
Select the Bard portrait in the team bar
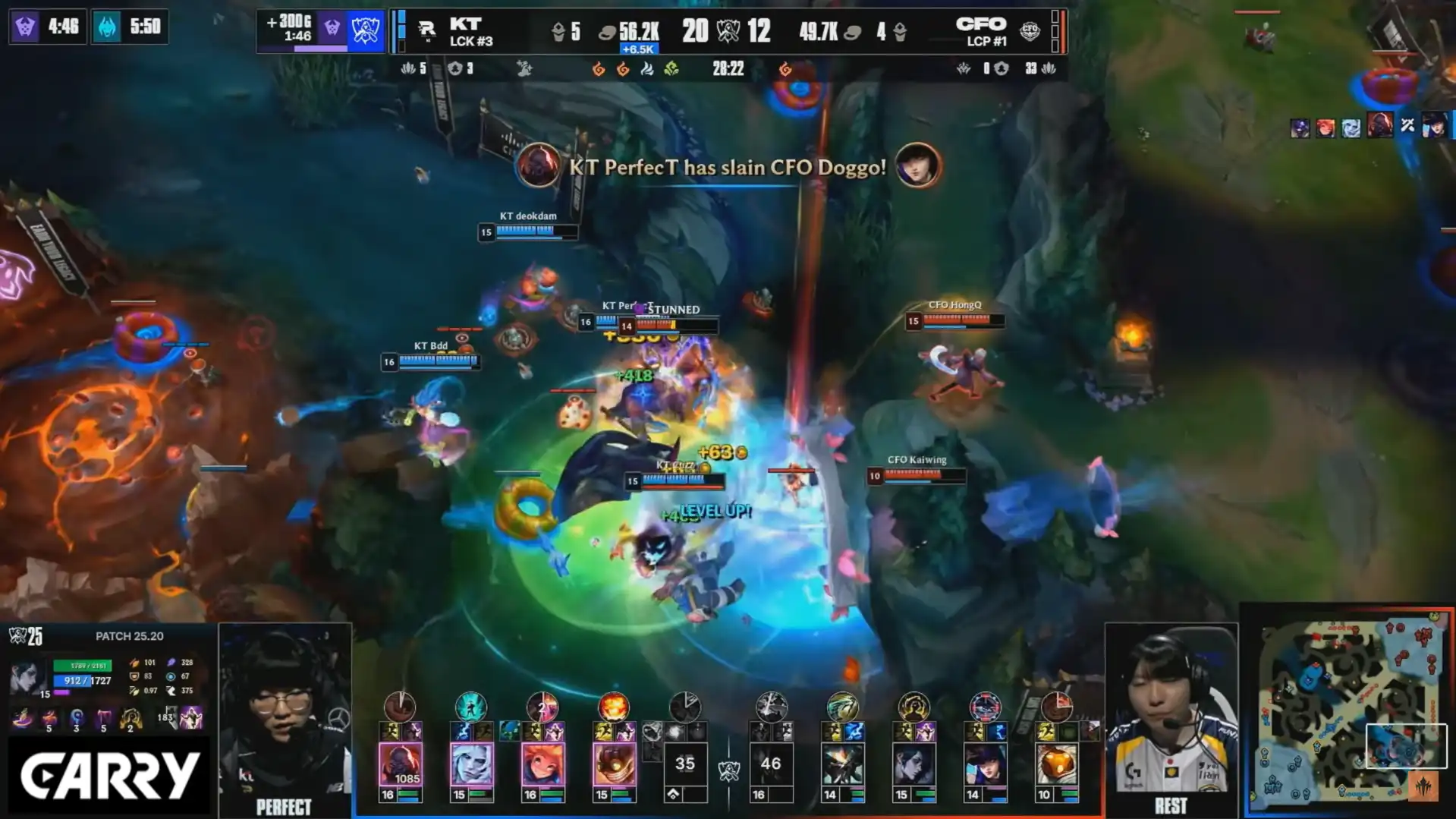pos(1056,764)
